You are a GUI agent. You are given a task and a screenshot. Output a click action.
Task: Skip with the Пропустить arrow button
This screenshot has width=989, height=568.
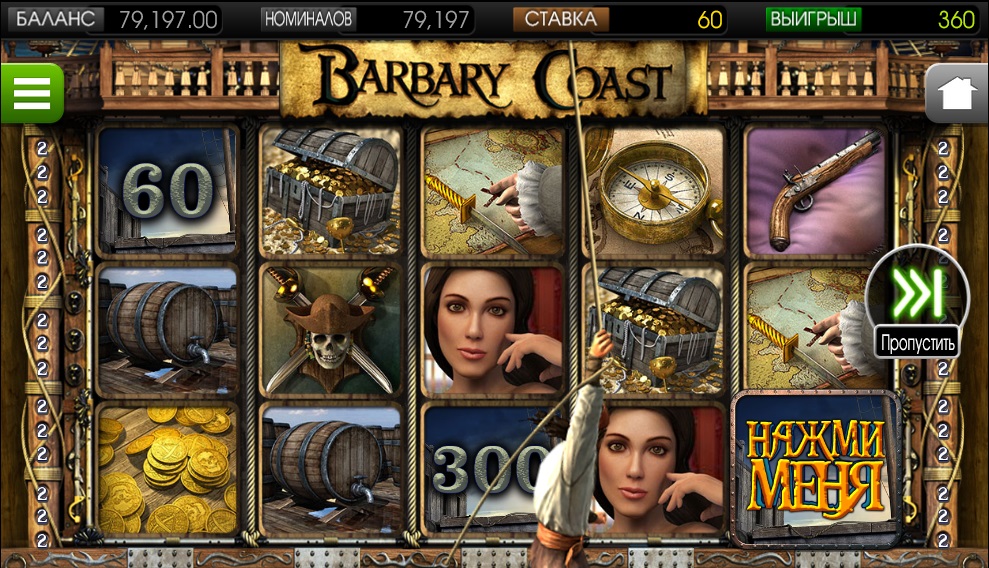[917, 295]
